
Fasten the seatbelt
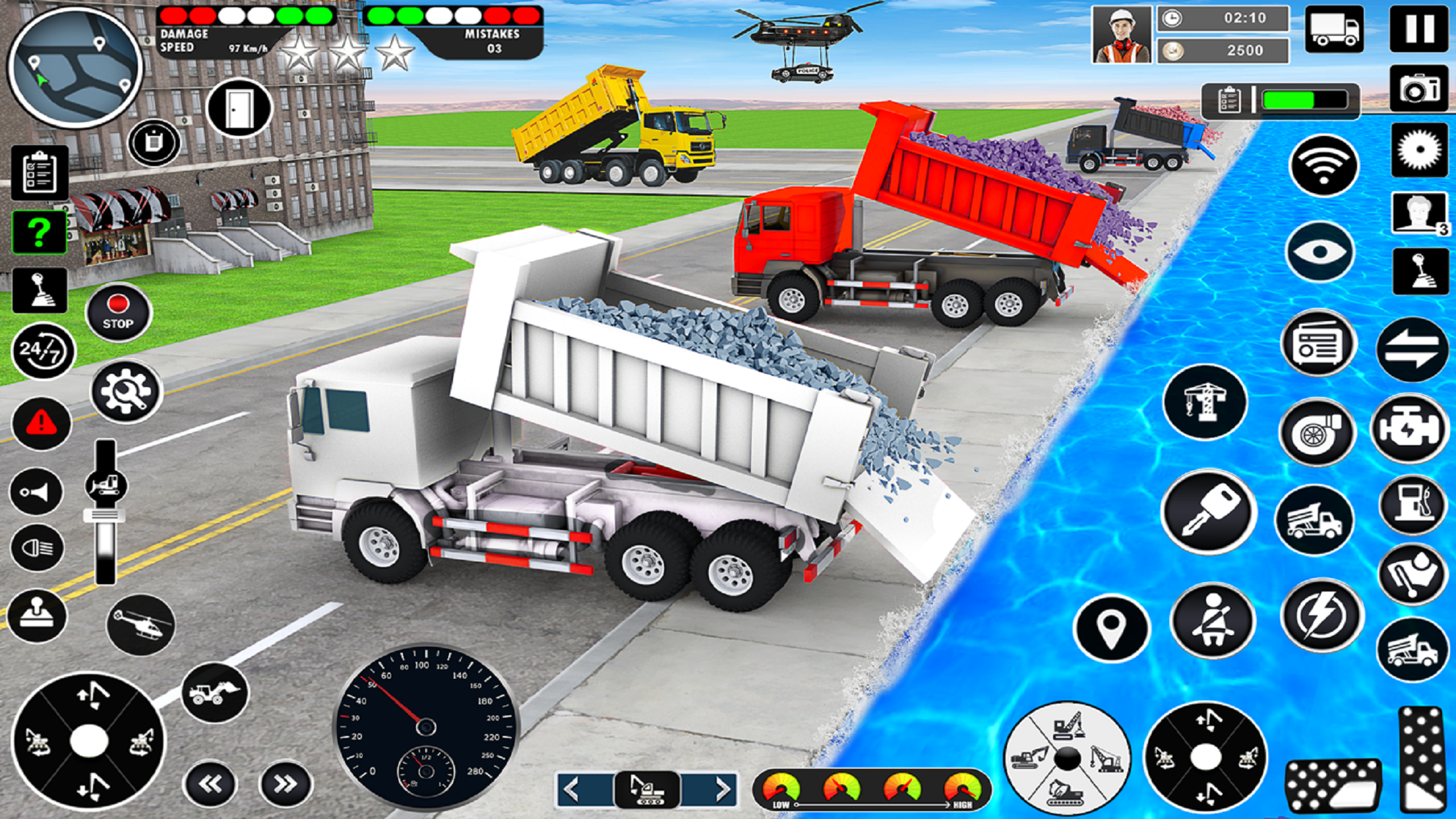tap(1212, 621)
